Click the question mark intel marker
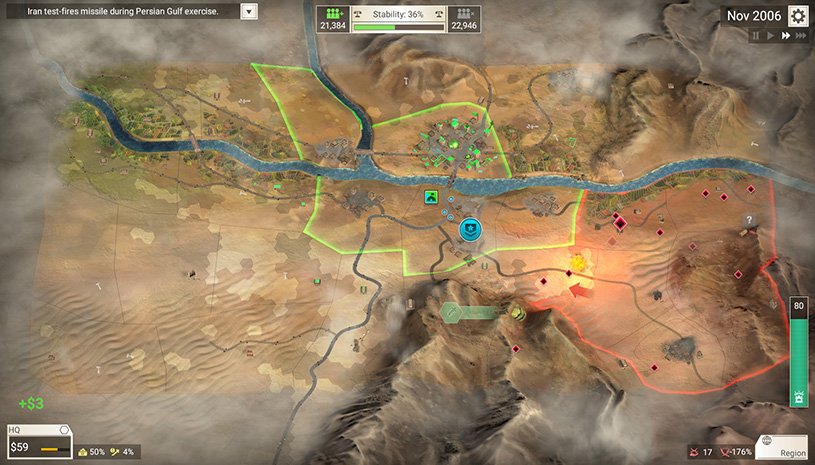This screenshot has height=465, width=815. [748, 220]
